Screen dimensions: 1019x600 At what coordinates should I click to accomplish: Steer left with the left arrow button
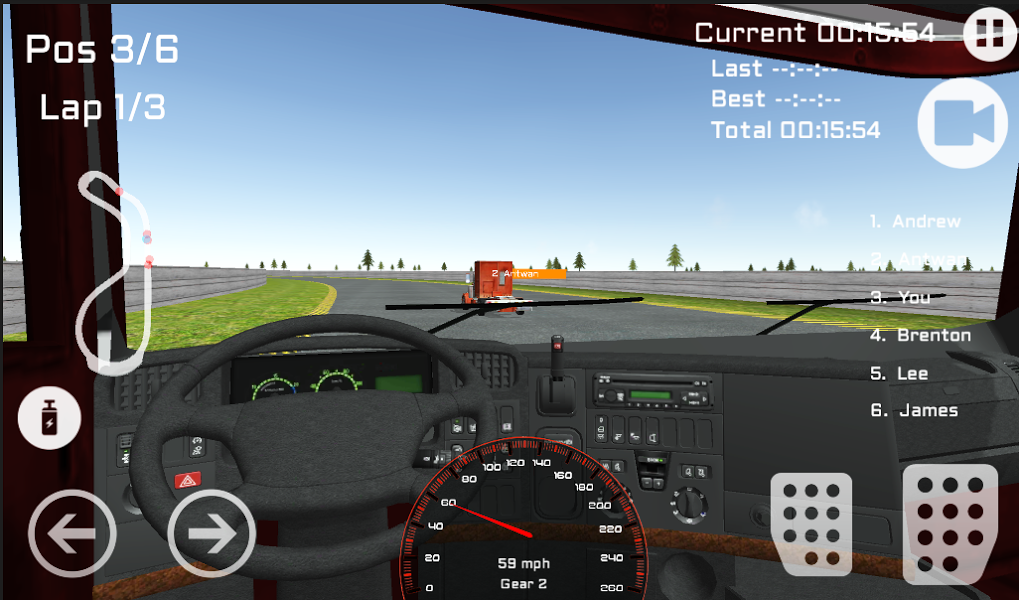pyautogui.click(x=70, y=534)
